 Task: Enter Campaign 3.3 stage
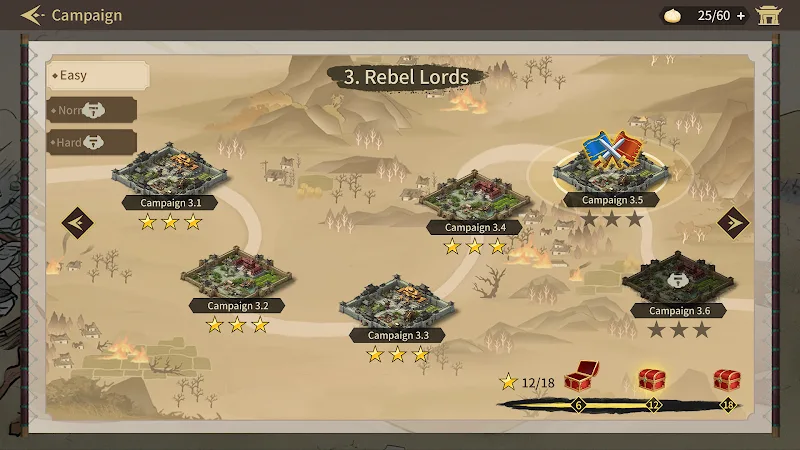(396, 304)
